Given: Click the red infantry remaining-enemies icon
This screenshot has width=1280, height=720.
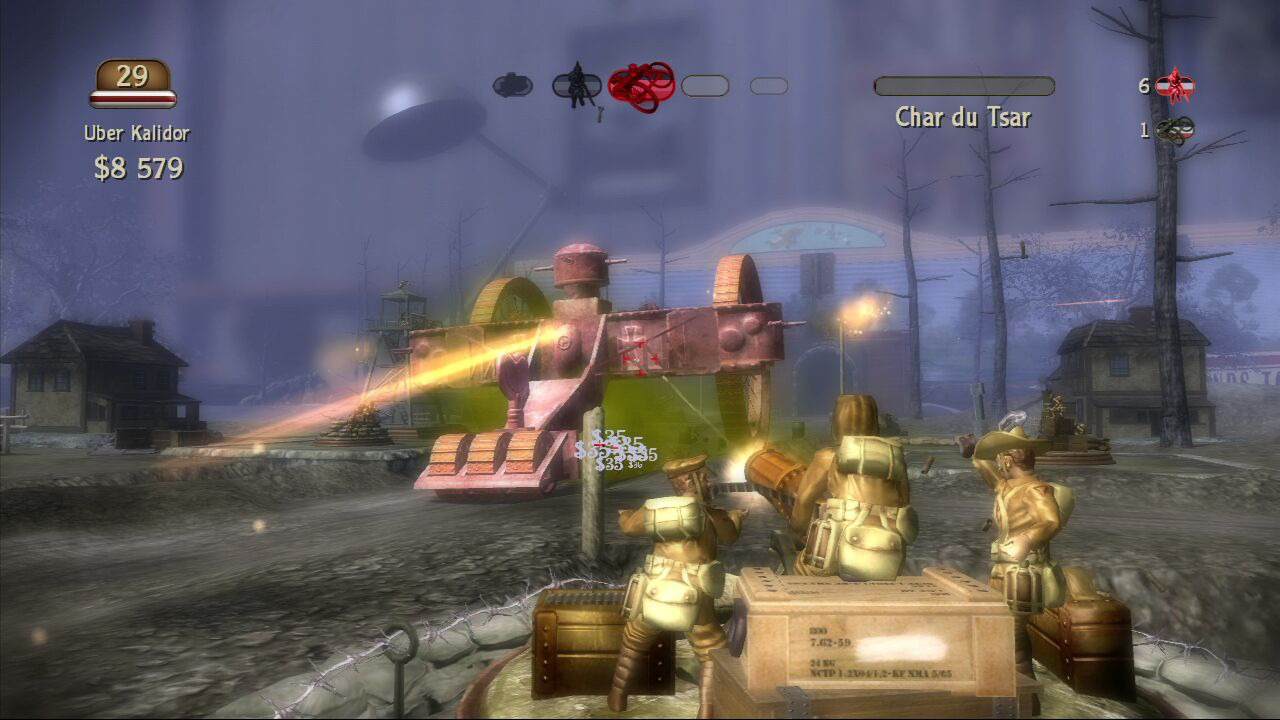Looking at the screenshot, I should tap(1174, 86).
